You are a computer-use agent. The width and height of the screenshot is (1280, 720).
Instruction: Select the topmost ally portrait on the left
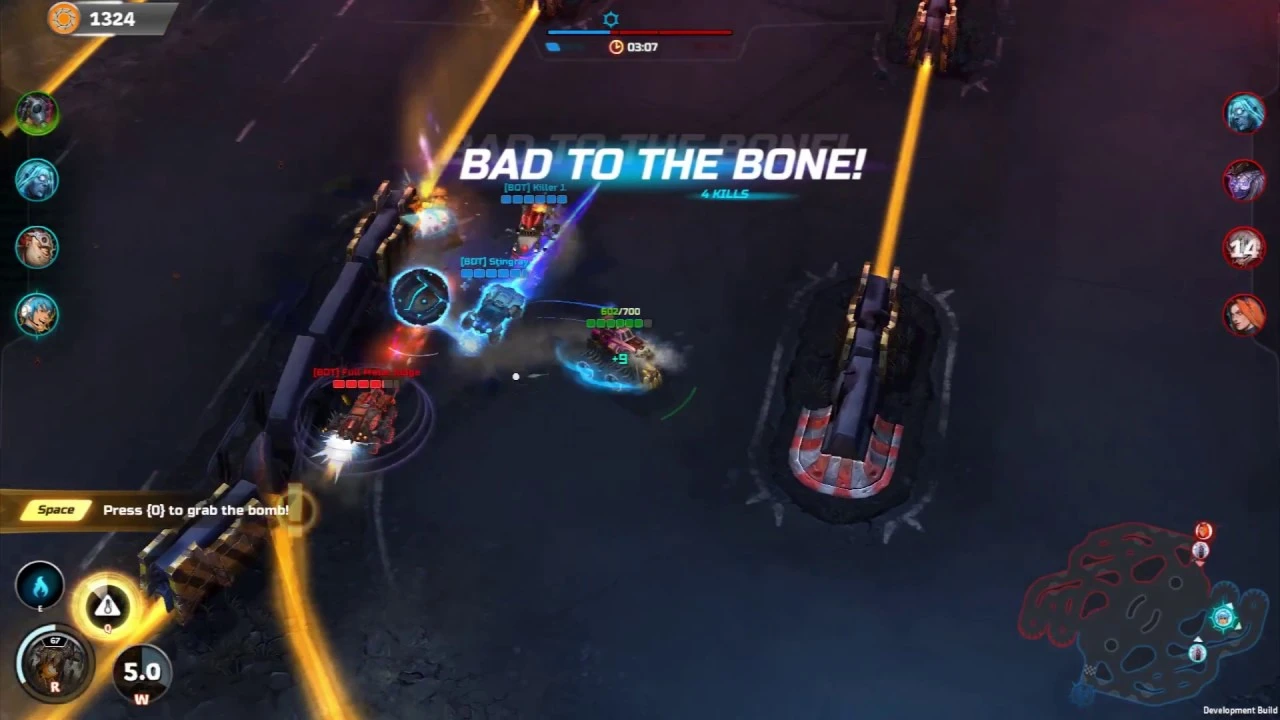[x=37, y=112]
